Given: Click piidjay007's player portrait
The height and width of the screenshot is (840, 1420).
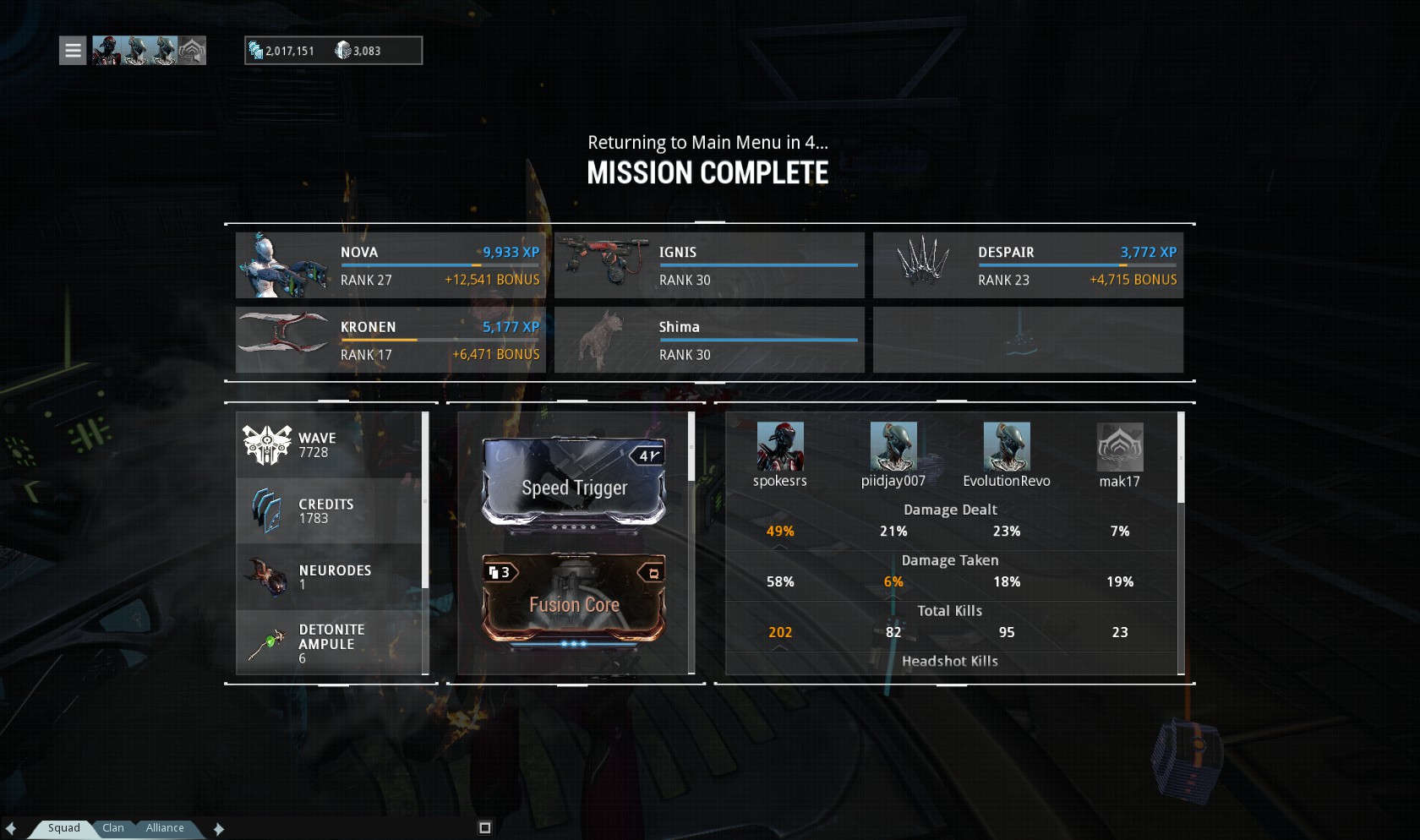Looking at the screenshot, I should (x=893, y=447).
